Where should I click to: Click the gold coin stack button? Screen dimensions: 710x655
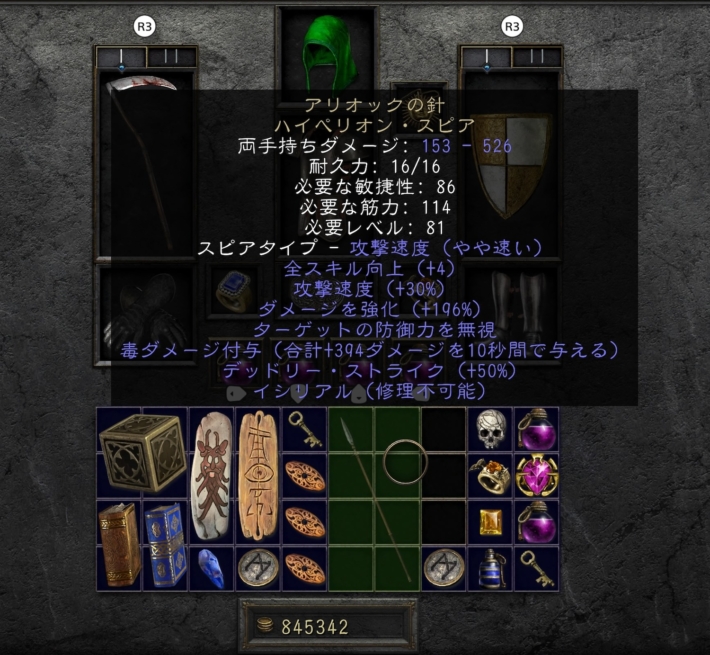pyautogui.click(x=267, y=627)
